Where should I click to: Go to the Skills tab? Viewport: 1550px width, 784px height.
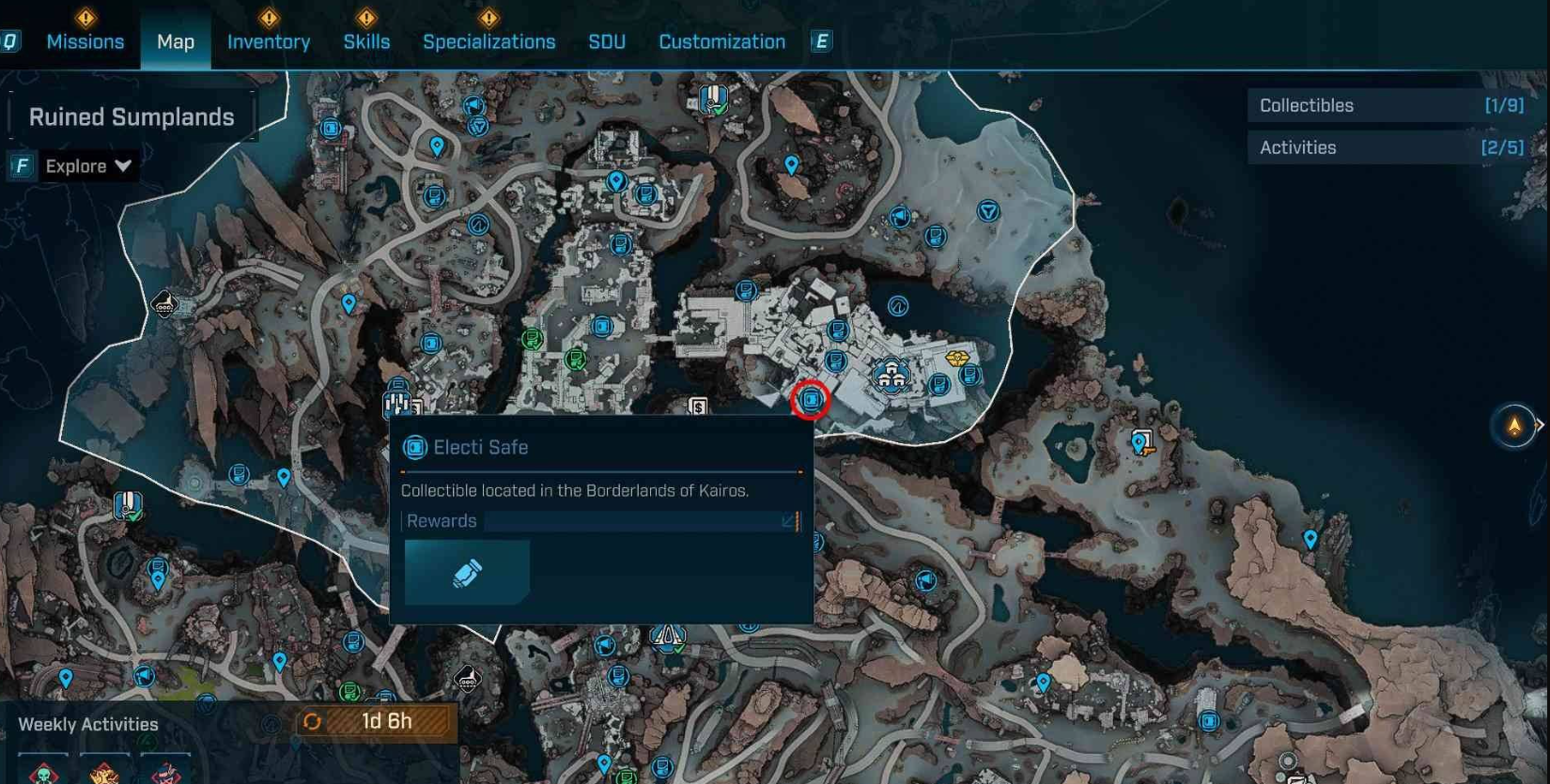pyautogui.click(x=366, y=42)
